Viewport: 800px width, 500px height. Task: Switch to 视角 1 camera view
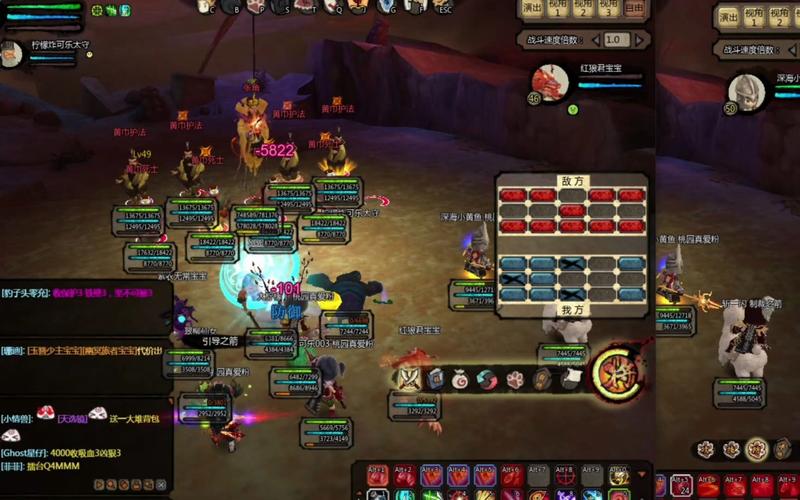tap(558, 9)
